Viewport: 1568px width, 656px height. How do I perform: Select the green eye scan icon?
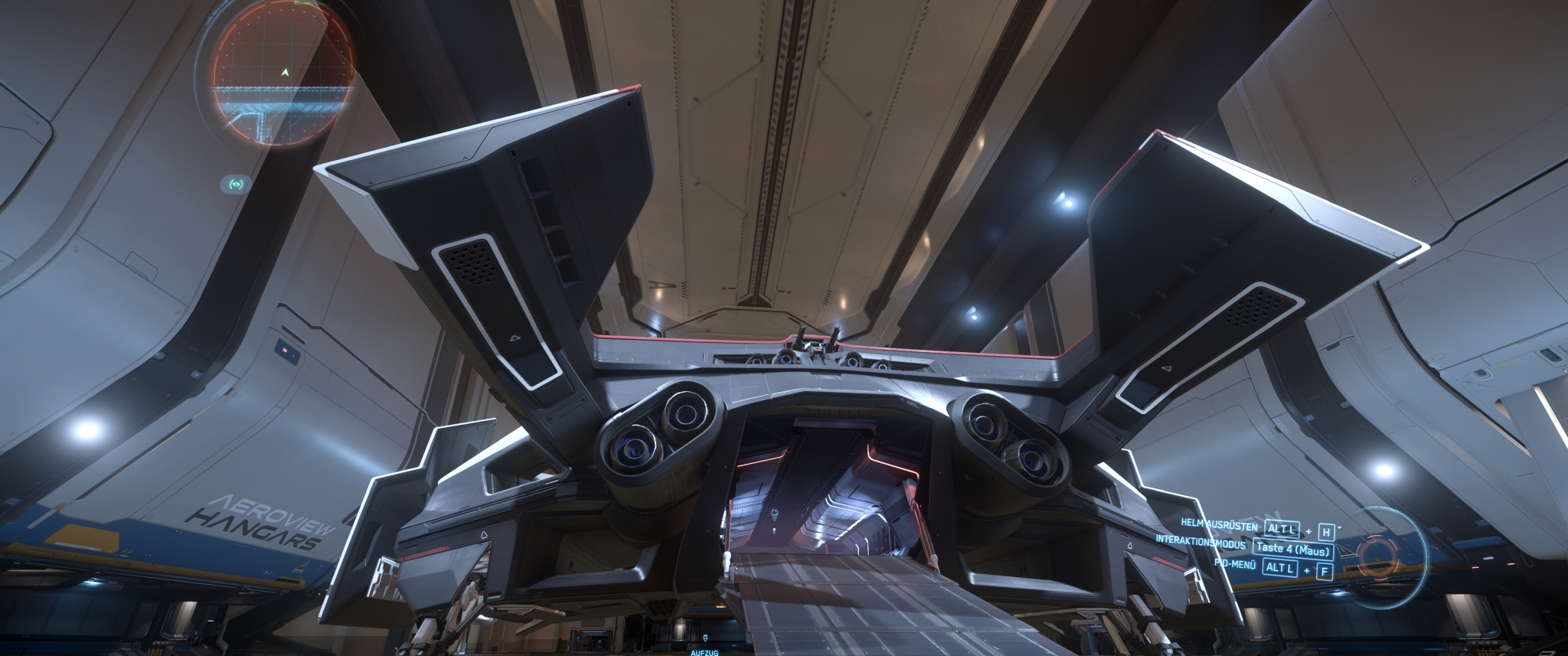click(x=236, y=184)
